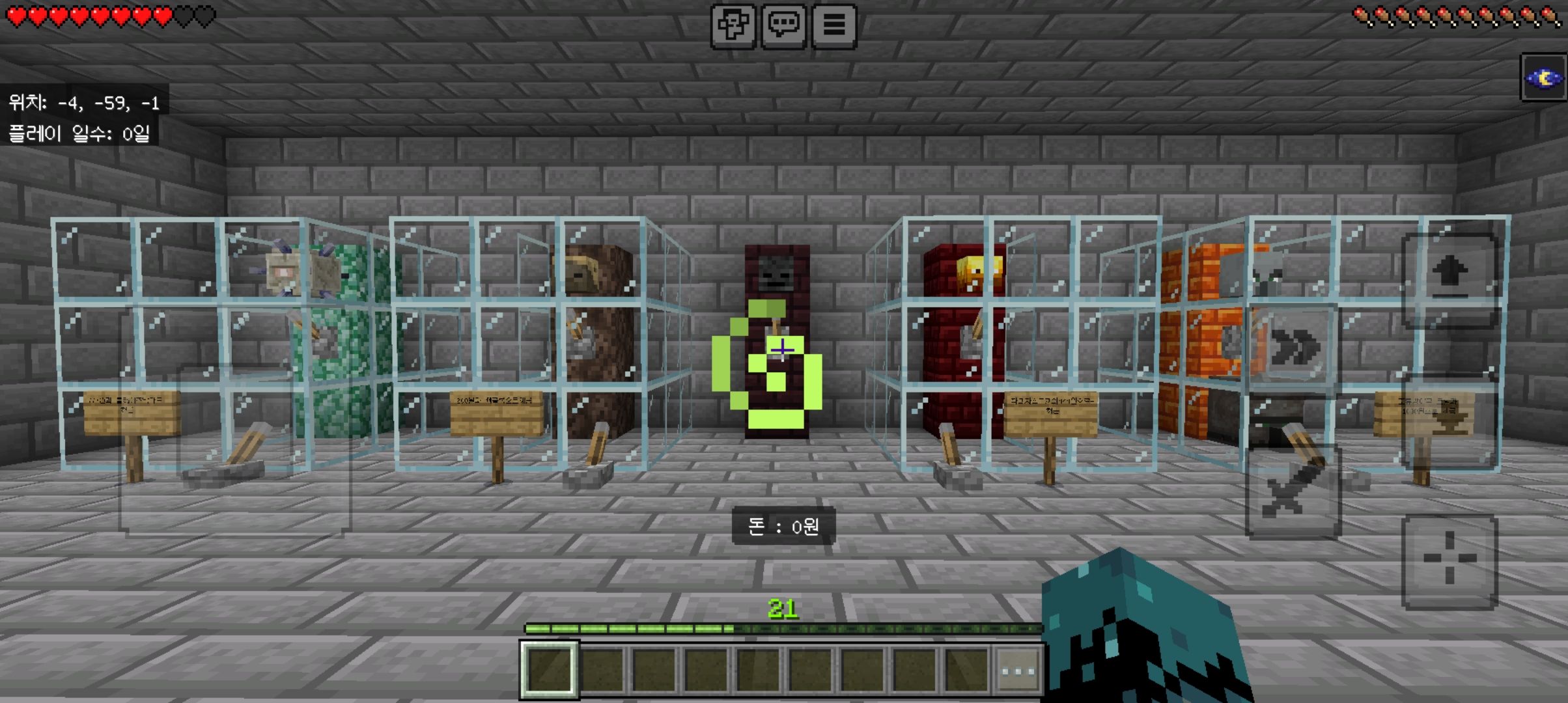Select the highlighted first hotbar slot

tap(549, 670)
